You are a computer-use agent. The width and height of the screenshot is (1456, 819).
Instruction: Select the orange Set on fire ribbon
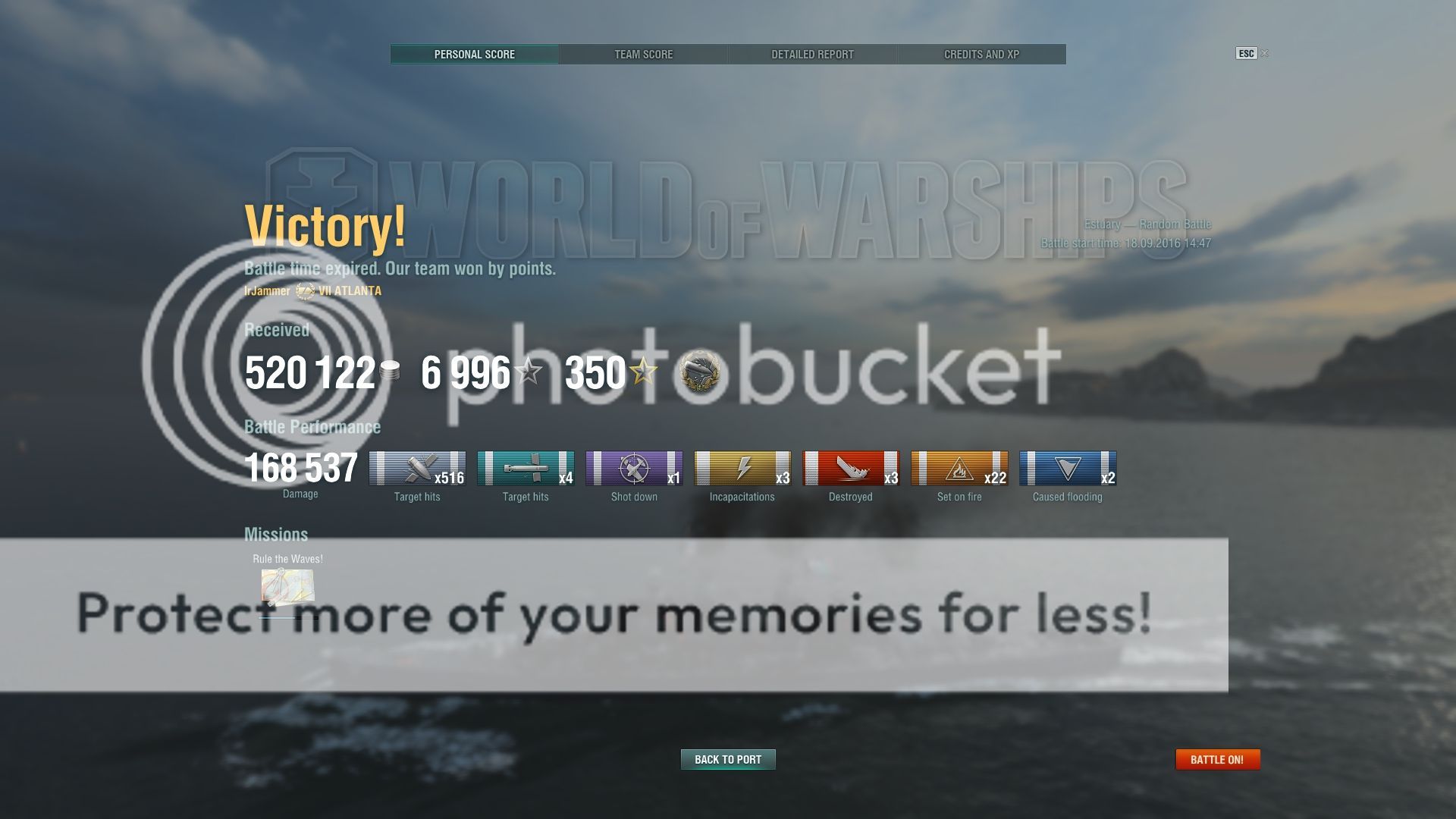coord(959,468)
